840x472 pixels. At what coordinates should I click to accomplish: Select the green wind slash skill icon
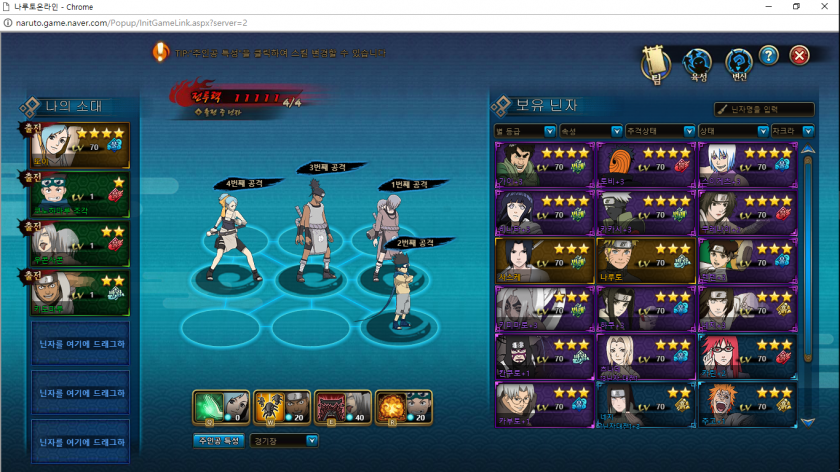[x=220, y=408]
